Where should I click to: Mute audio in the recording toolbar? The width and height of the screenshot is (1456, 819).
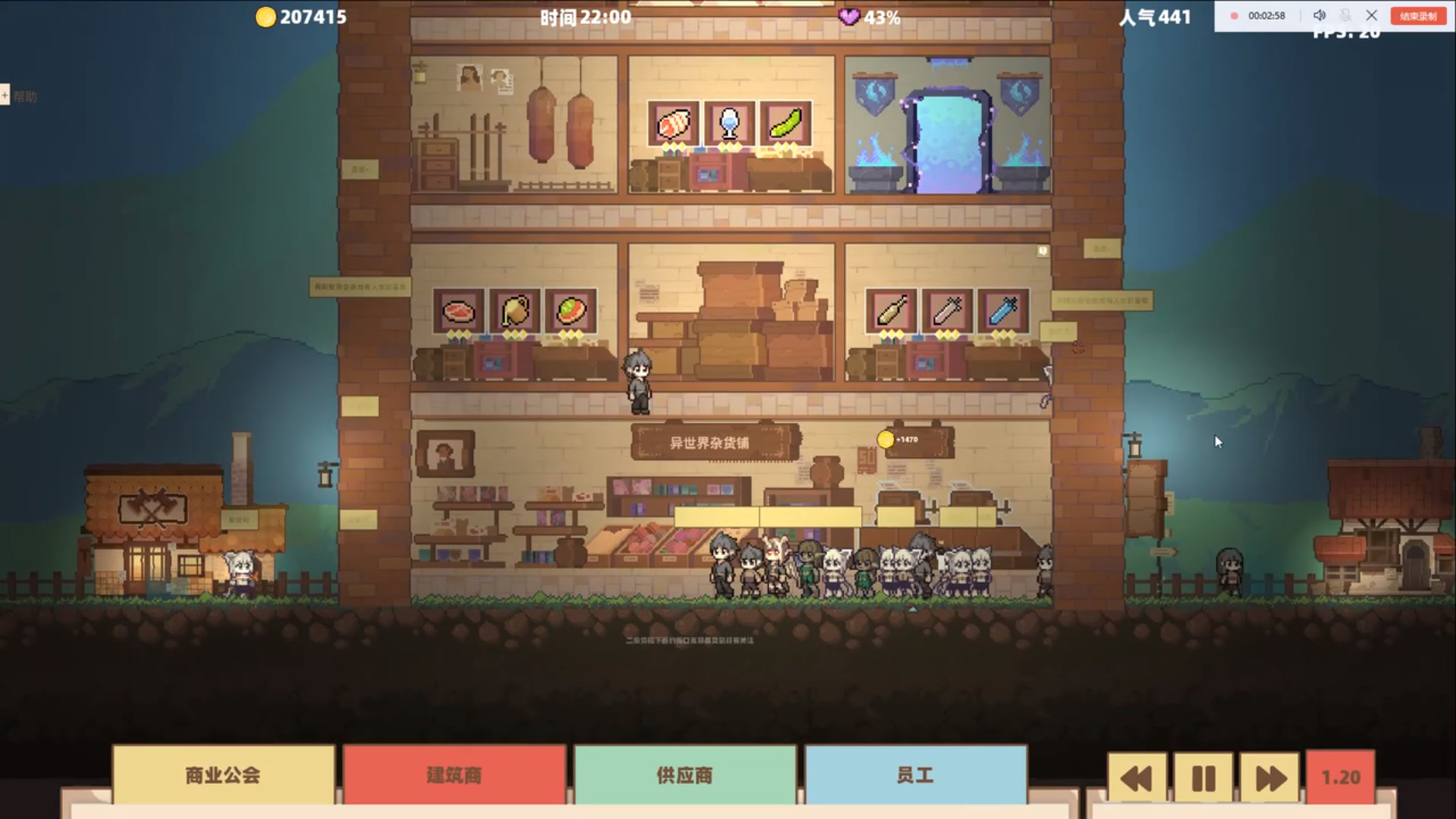pos(1319,14)
